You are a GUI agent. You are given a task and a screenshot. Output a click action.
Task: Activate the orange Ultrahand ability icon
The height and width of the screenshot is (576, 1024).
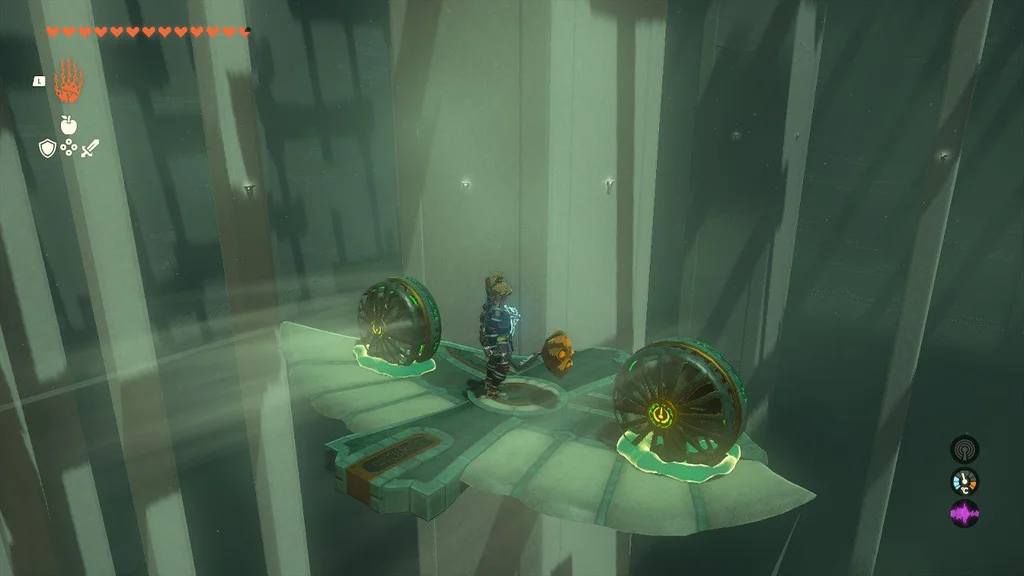pyautogui.click(x=68, y=80)
